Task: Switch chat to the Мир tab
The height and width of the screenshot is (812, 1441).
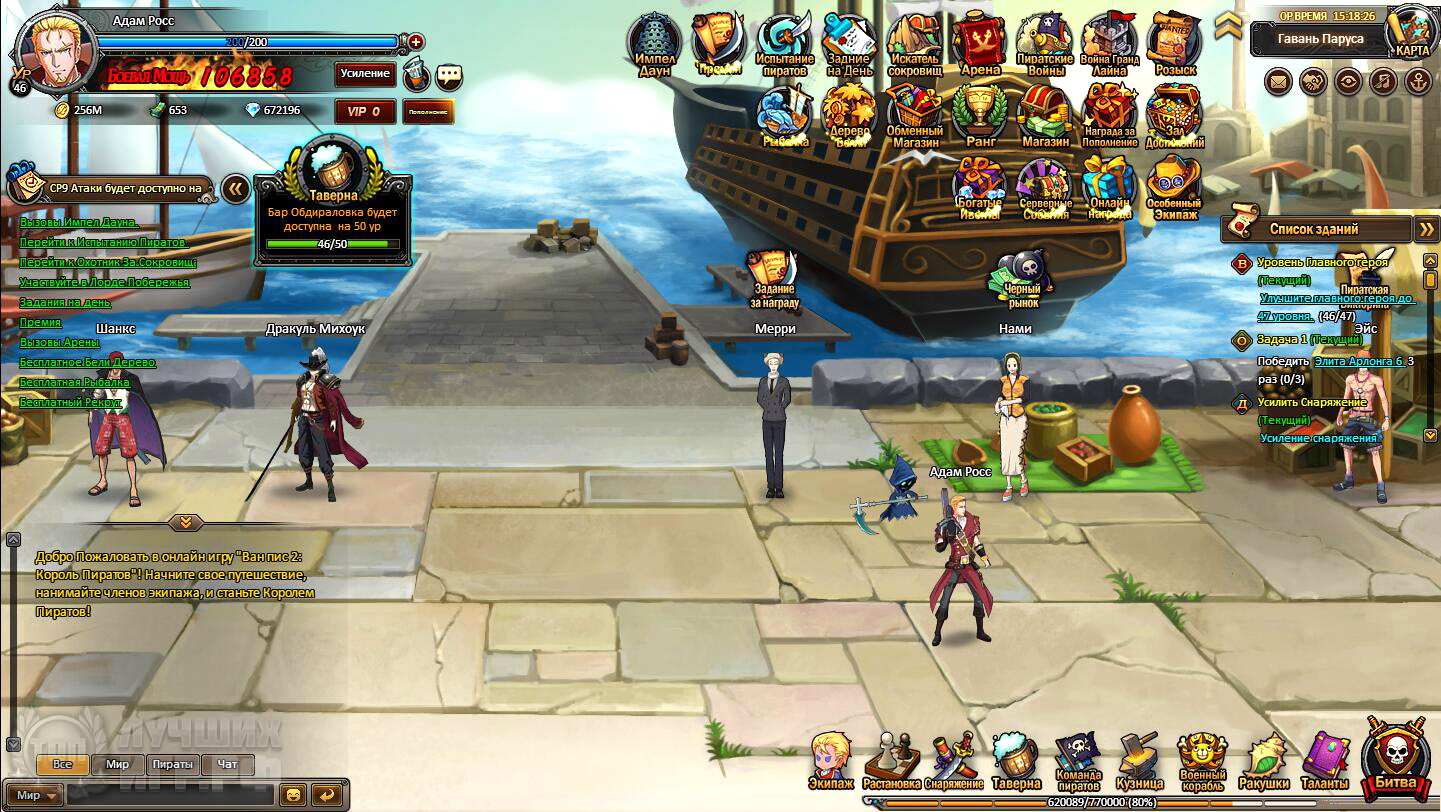Action: pyautogui.click(x=117, y=764)
